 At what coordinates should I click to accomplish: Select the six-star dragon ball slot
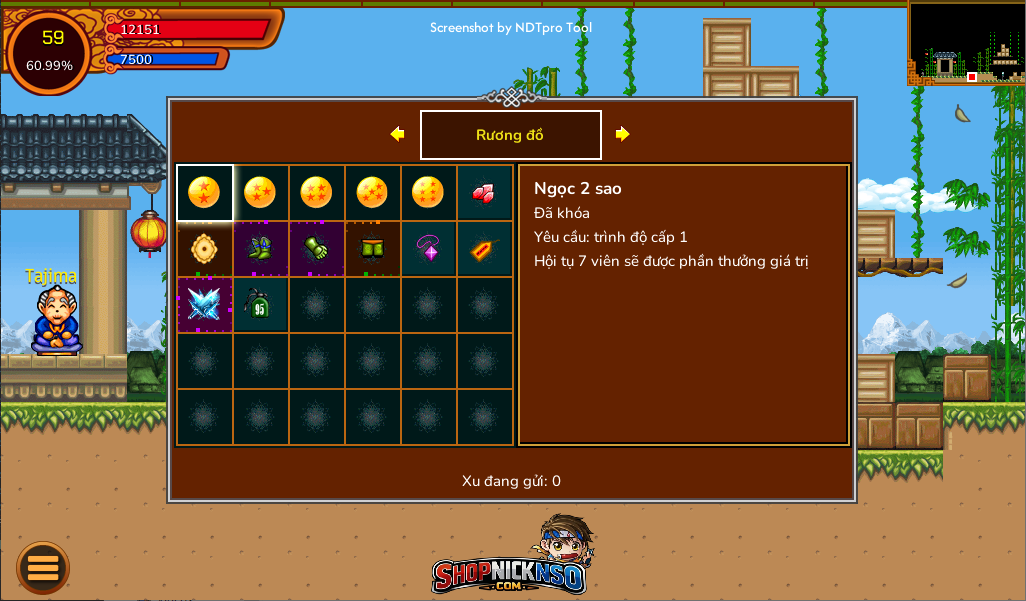(429, 193)
